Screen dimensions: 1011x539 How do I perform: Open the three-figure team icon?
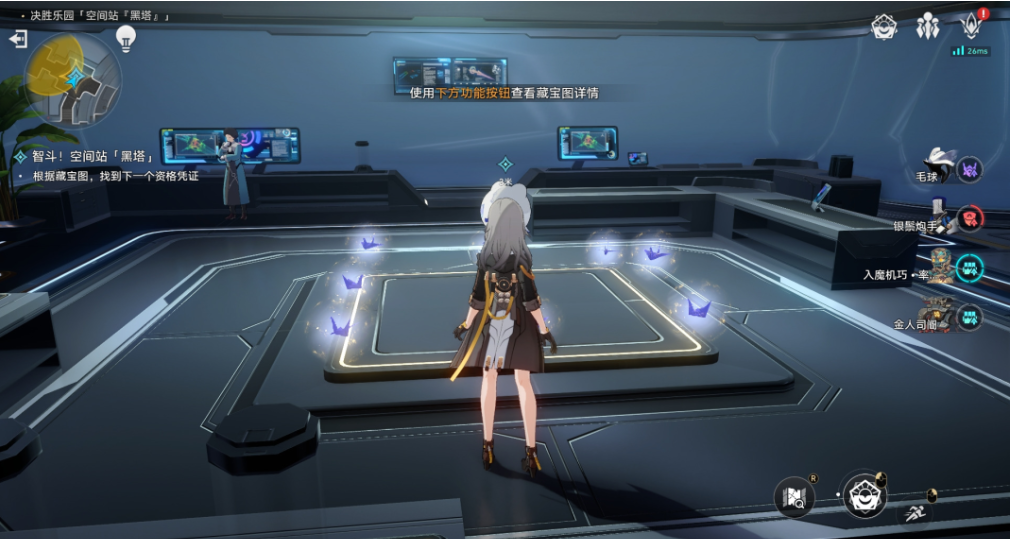click(927, 27)
